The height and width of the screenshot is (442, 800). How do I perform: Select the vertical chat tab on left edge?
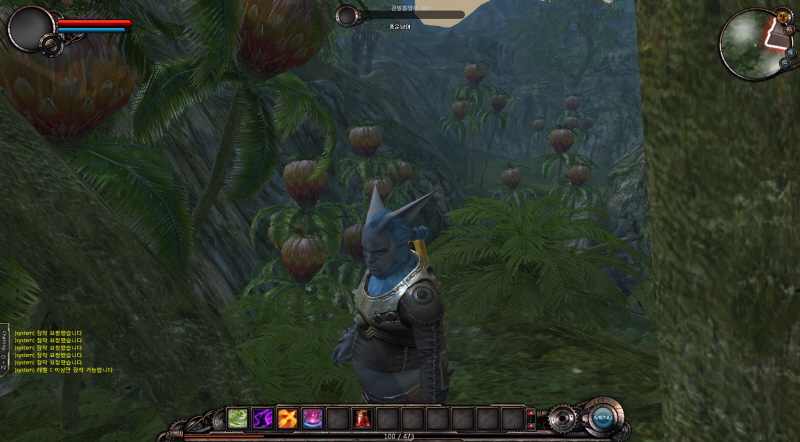tap(4, 350)
